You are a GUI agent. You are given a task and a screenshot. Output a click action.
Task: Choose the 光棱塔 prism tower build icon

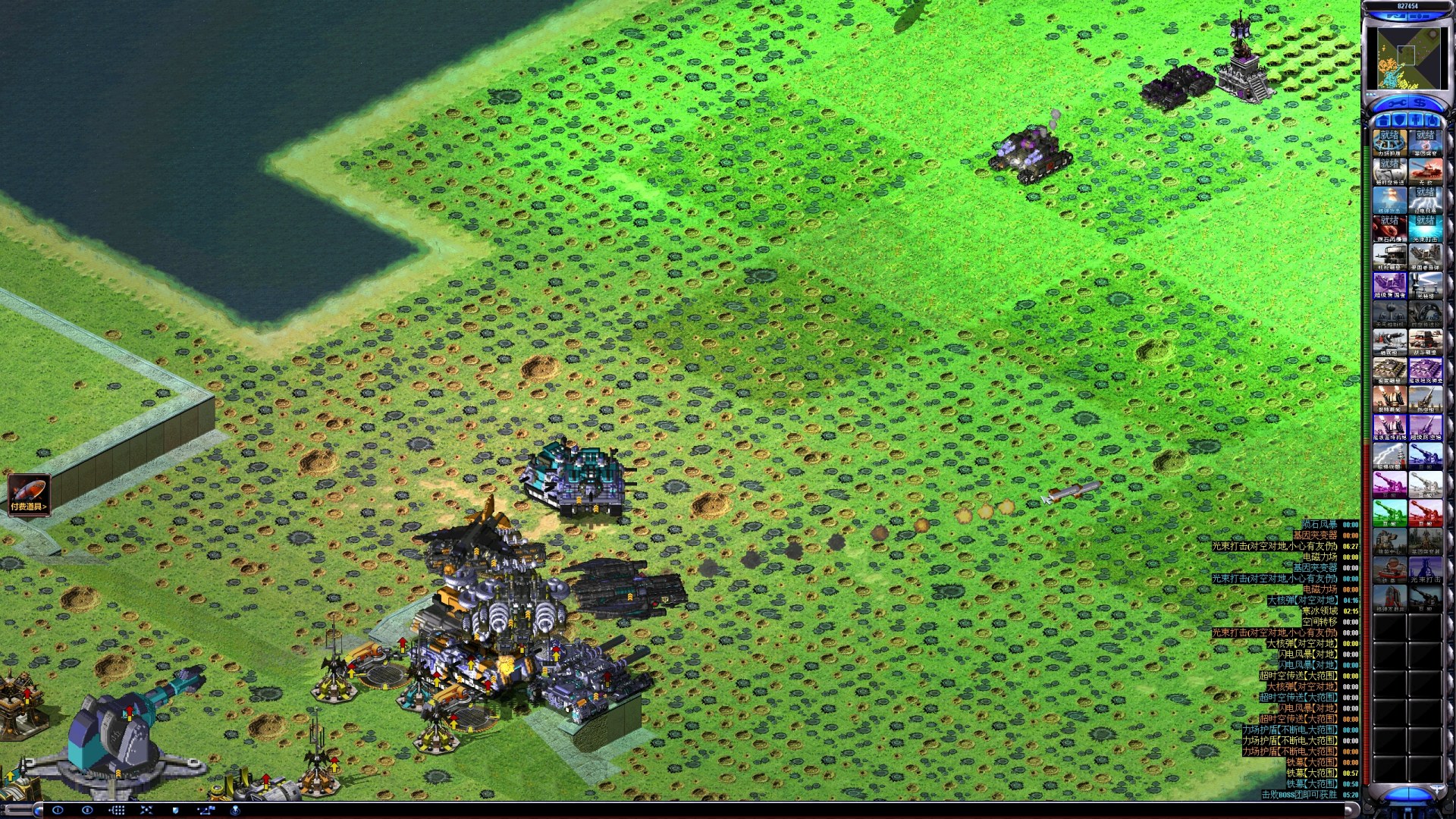(1426, 284)
